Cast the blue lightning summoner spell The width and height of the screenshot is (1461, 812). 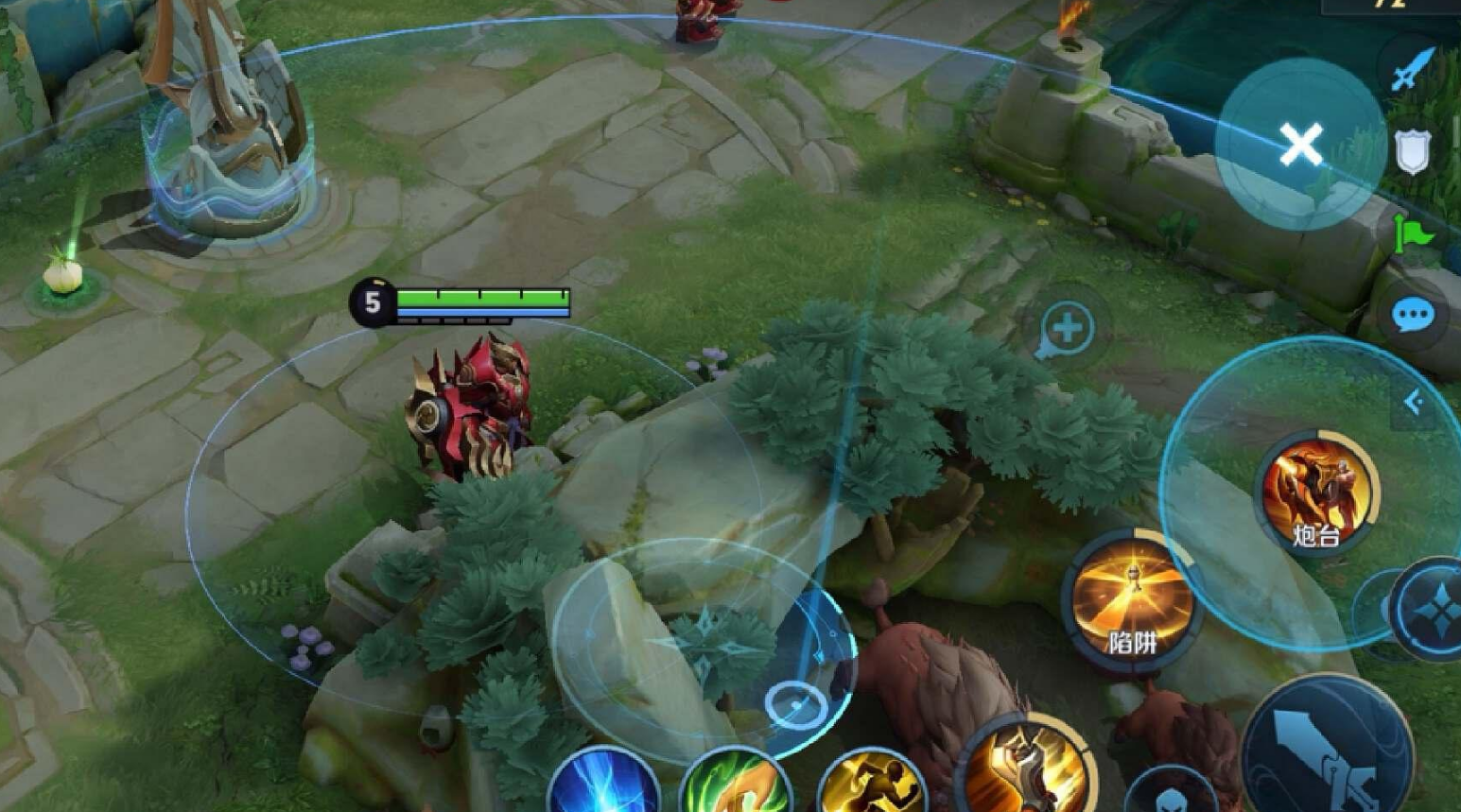tap(603, 785)
